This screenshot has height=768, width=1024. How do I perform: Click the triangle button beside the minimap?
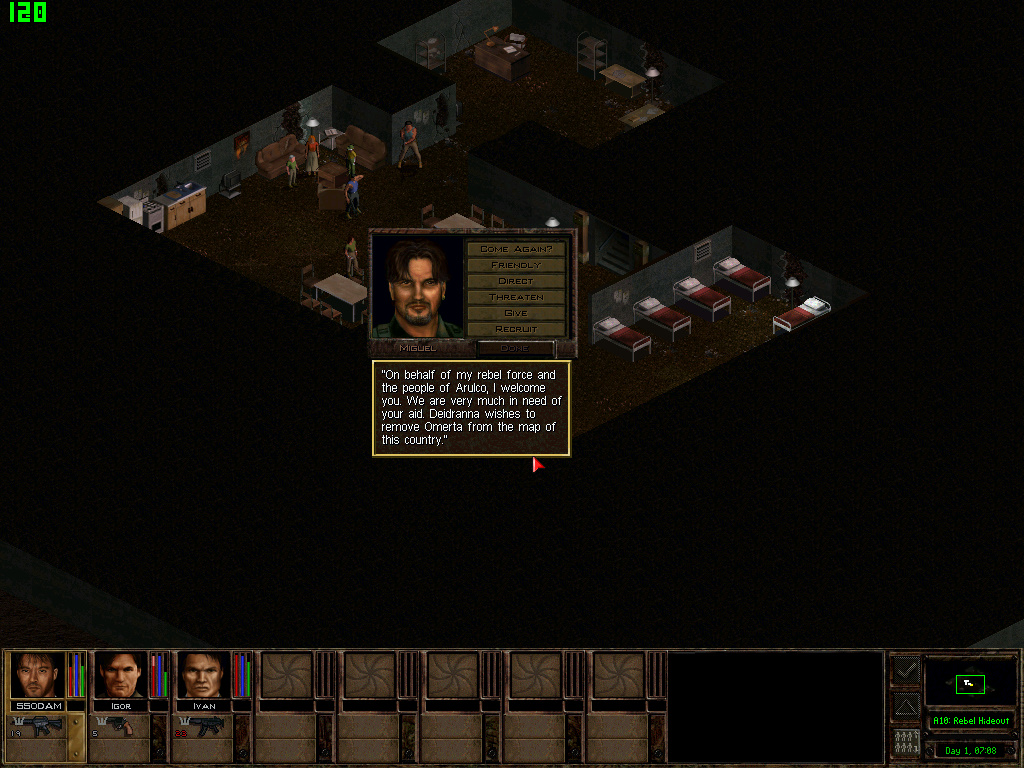coord(905,707)
